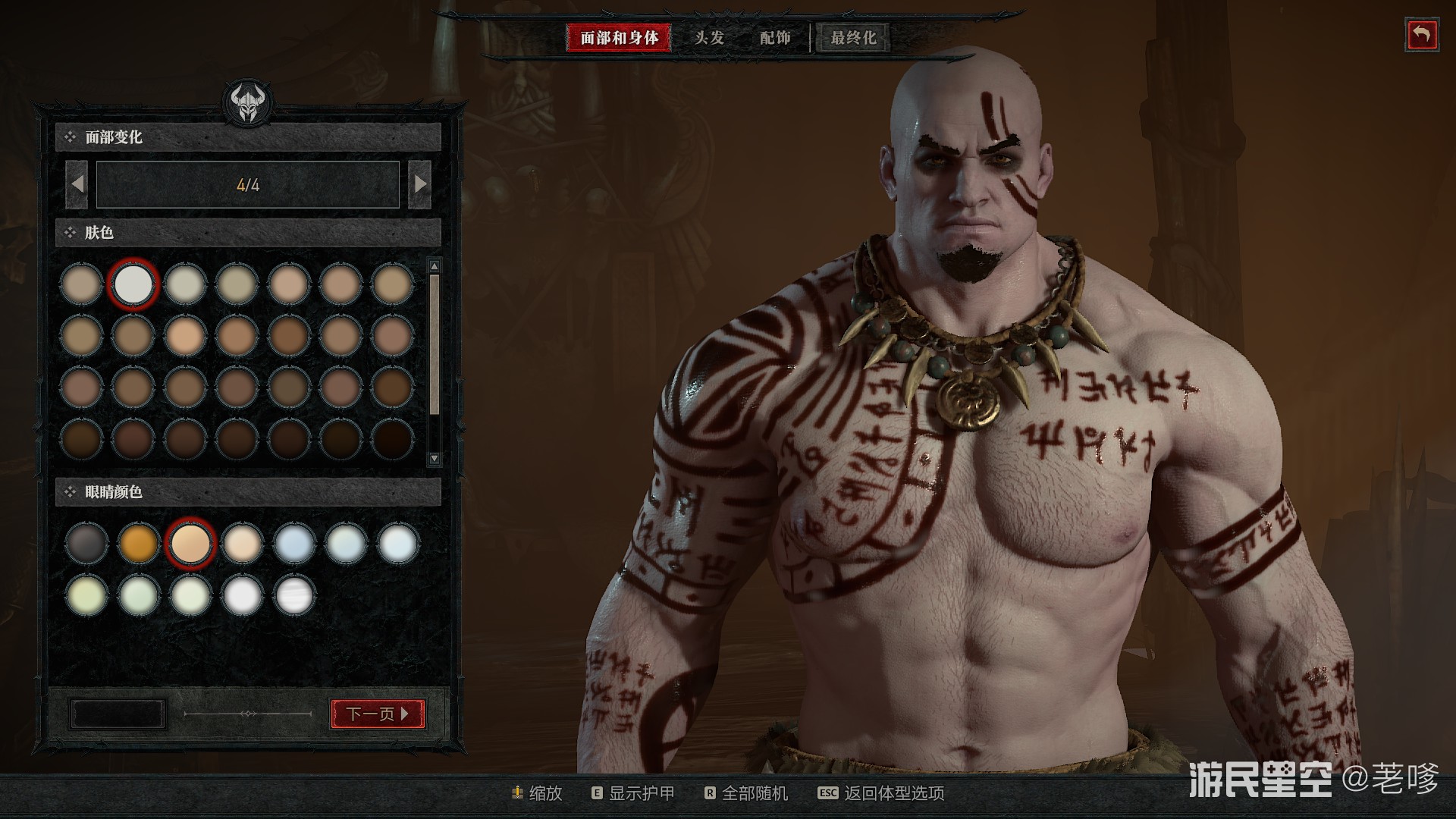Screen dimensions: 1456x819
Task: Select the 面部和身体 tab
Action: click(619, 37)
